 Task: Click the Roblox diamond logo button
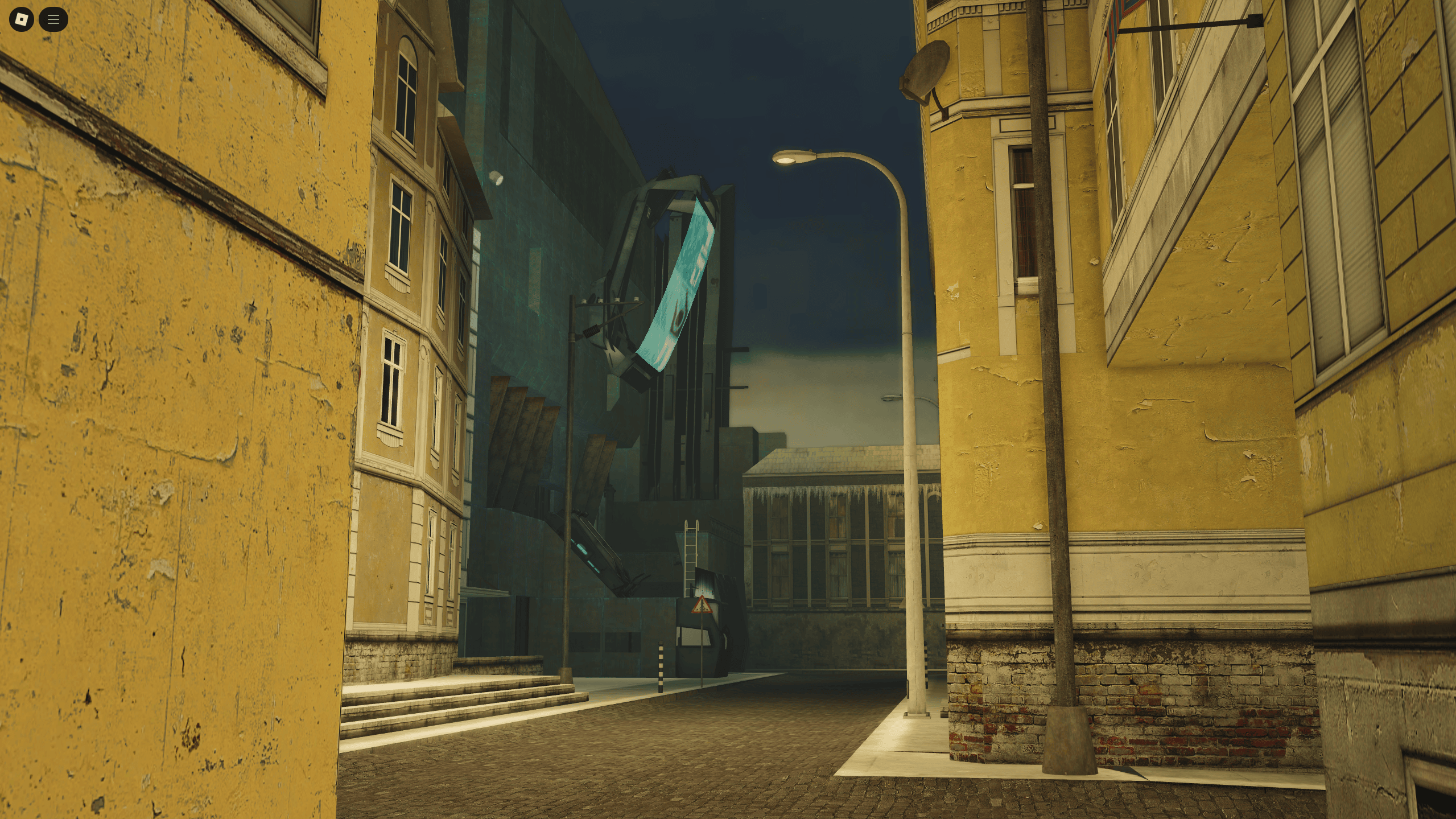(x=20, y=19)
